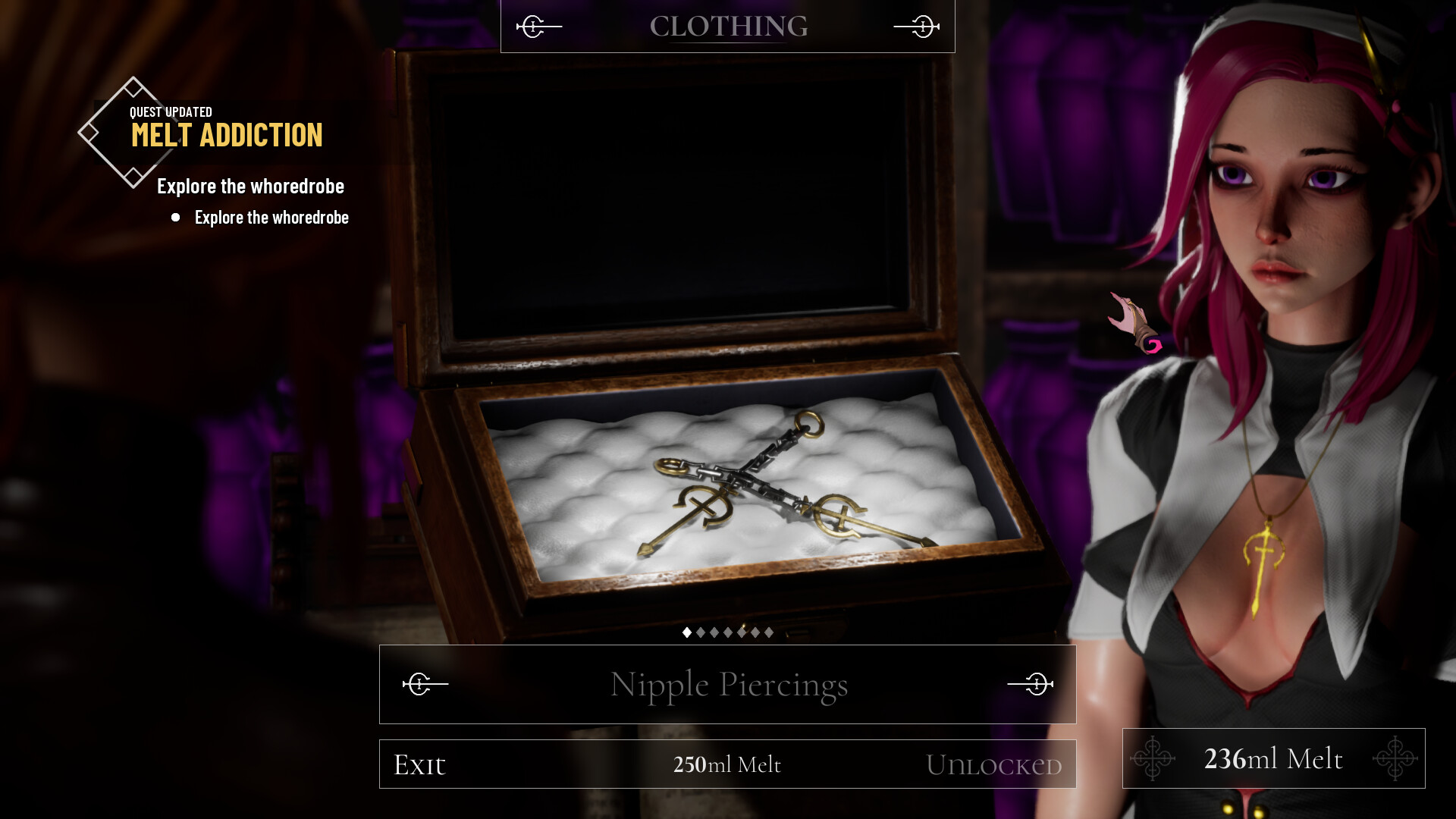The height and width of the screenshot is (819, 1456).
Task: Expand the MELT ADDICTION quest details
Action: click(226, 136)
